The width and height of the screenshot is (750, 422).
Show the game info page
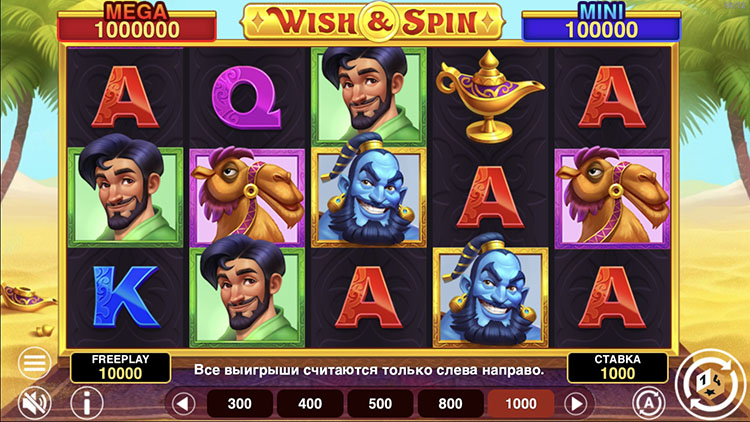[x=92, y=403]
